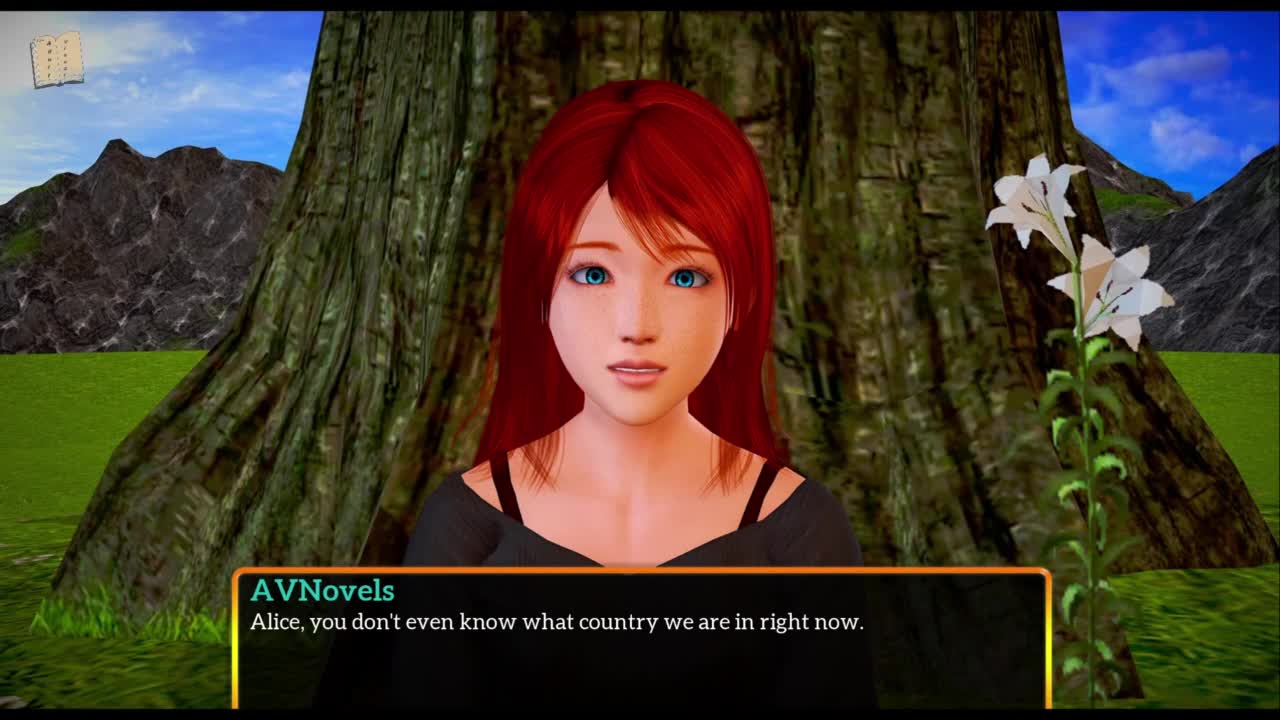Viewport: 1280px width, 720px height.
Task: Click the dialogue box to continue
Action: [x=641, y=638]
